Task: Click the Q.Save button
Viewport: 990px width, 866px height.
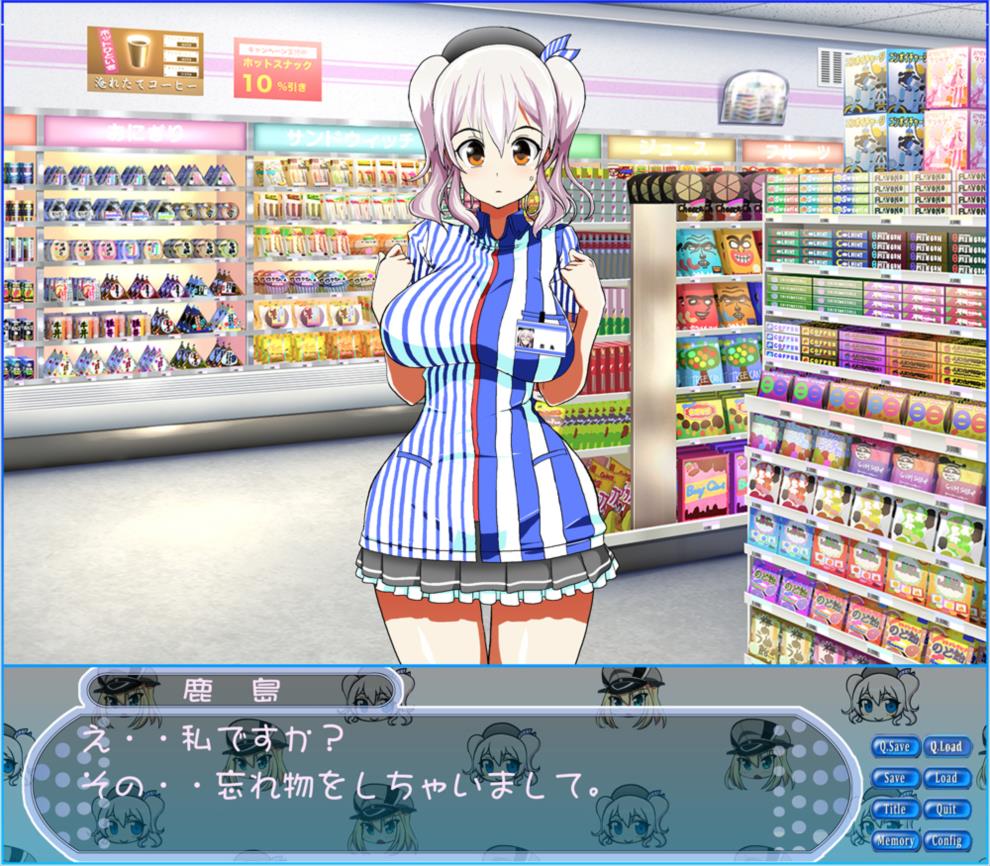Action: (895, 747)
